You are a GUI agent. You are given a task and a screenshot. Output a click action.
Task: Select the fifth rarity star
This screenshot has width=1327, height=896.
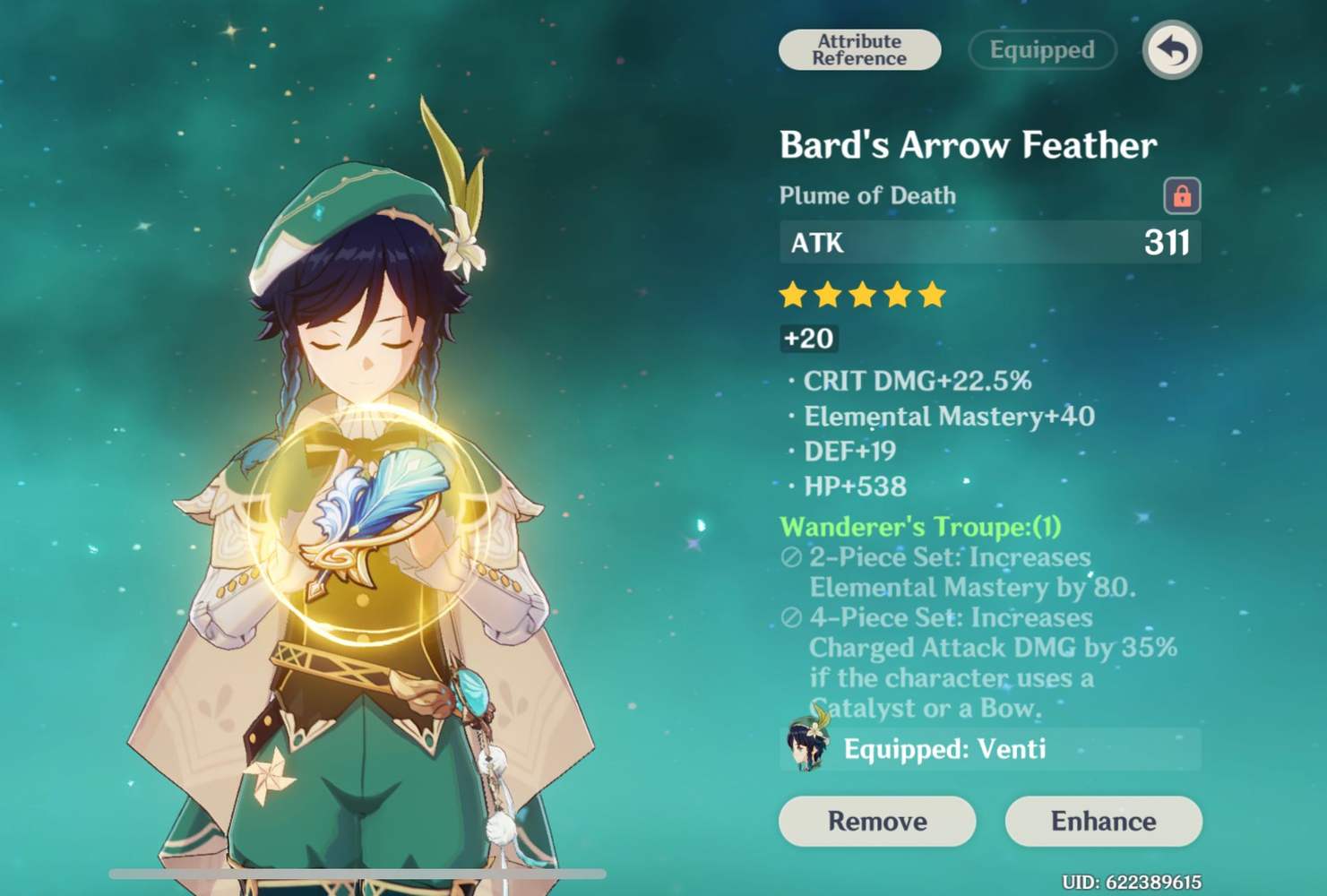pos(932,296)
